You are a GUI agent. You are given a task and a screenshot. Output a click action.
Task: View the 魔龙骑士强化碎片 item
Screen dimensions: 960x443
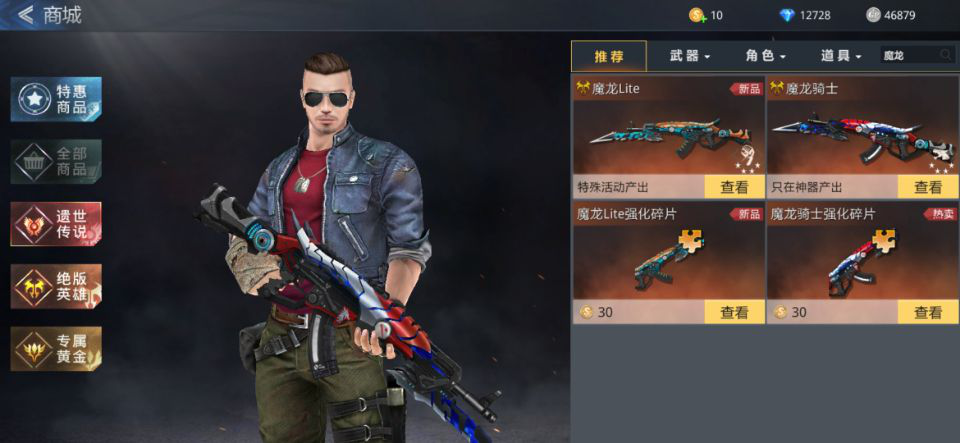pyautogui.click(x=928, y=312)
